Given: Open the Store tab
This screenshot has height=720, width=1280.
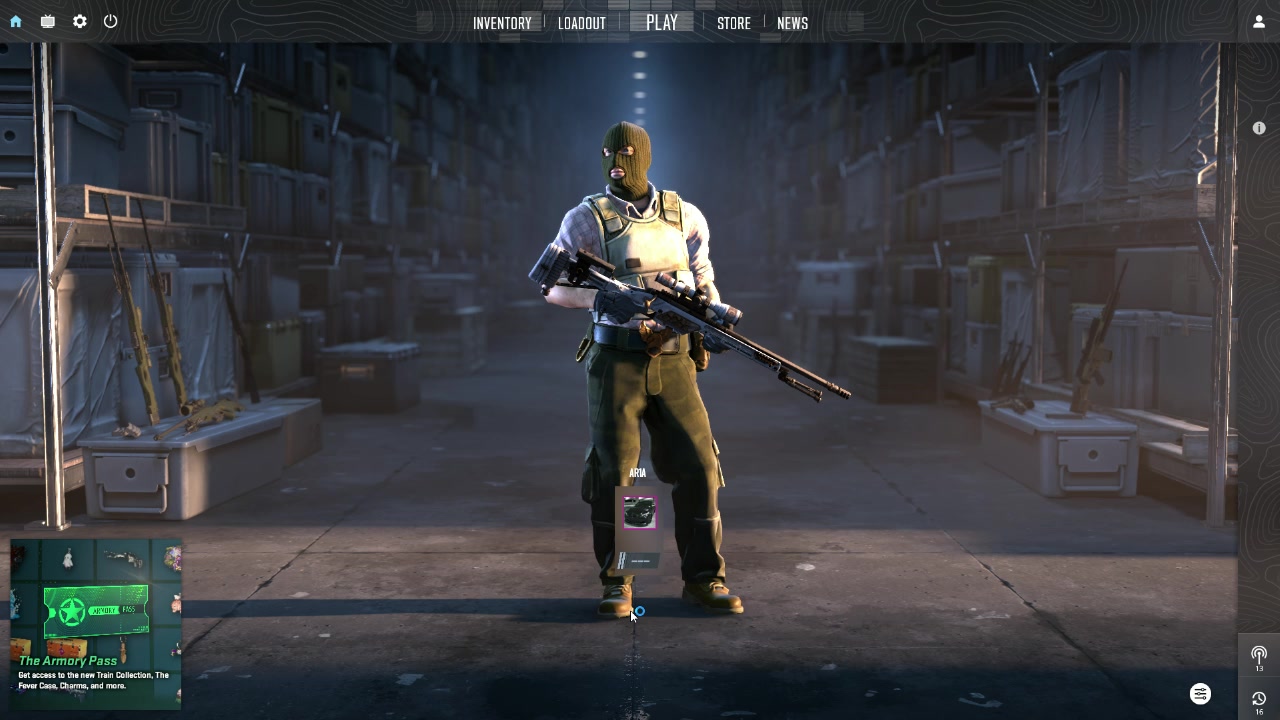Looking at the screenshot, I should coord(734,23).
